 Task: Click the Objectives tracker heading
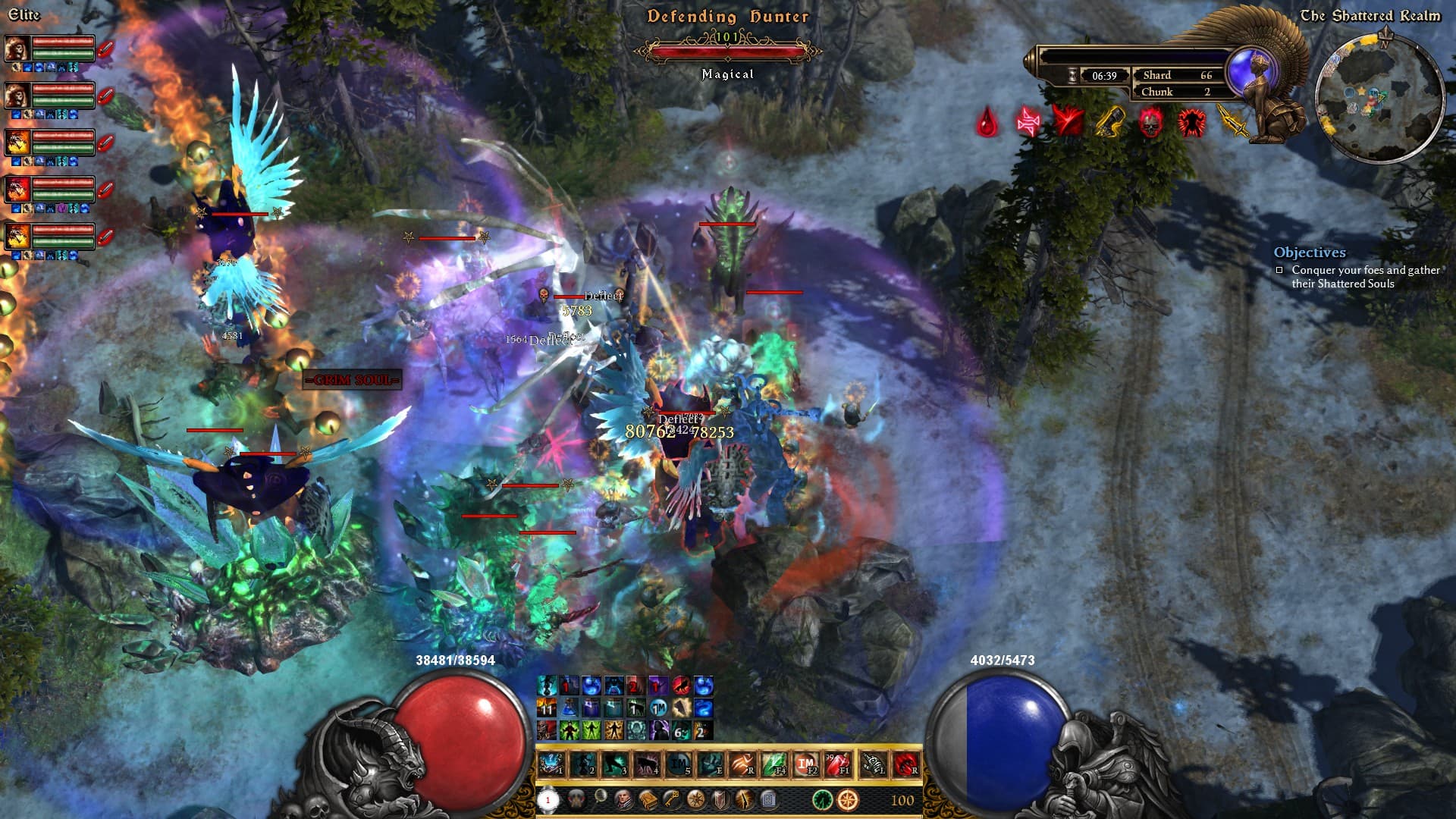pyautogui.click(x=1310, y=253)
